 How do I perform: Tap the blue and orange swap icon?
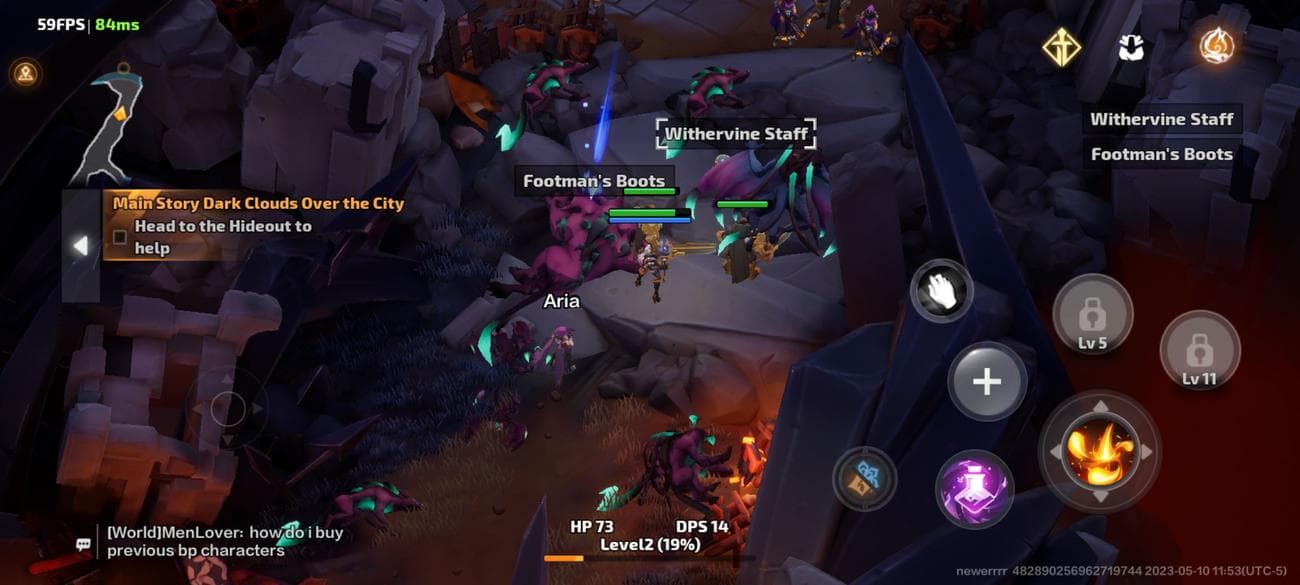864,478
